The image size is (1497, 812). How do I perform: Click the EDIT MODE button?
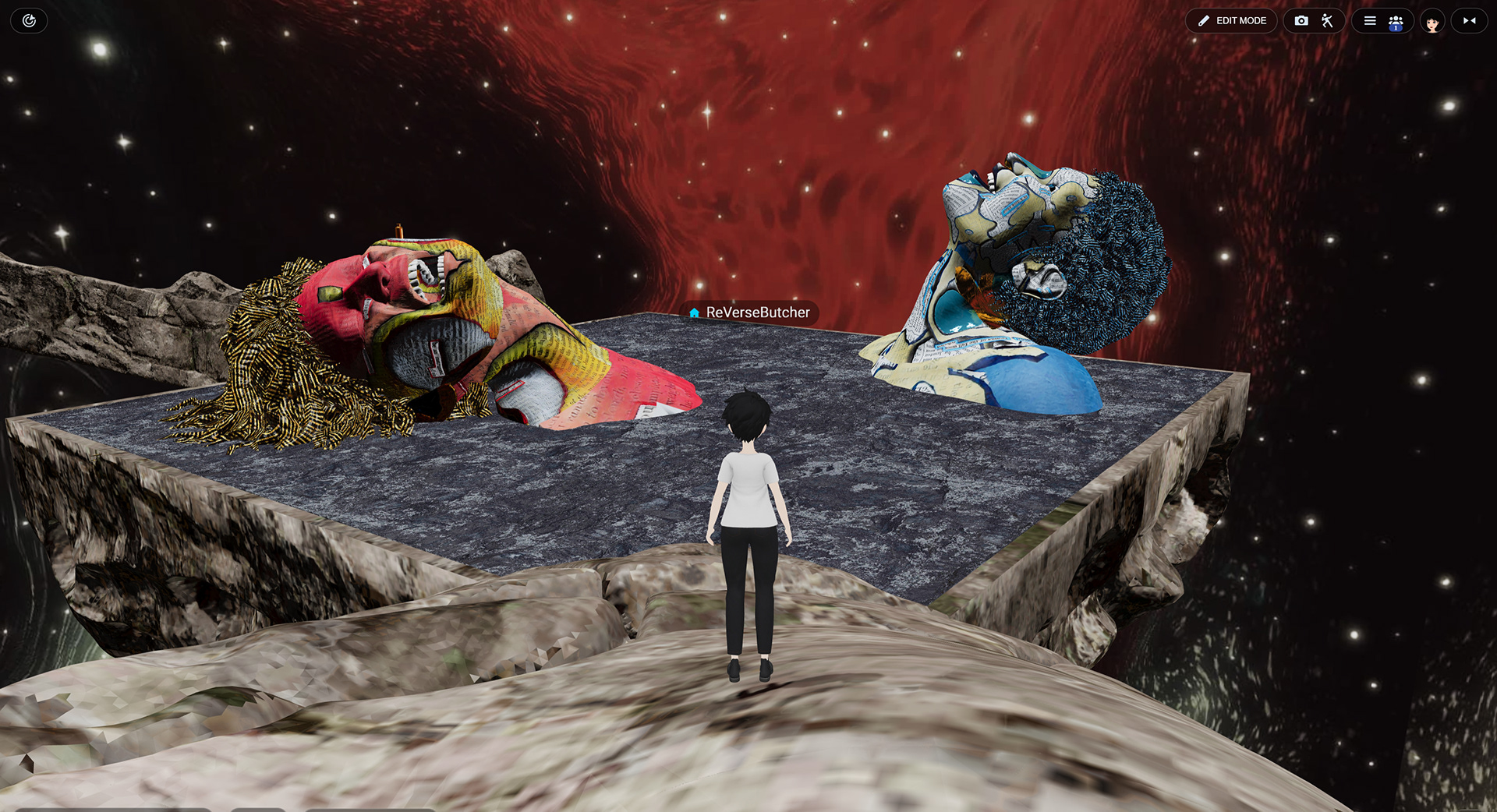tap(1231, 20)
